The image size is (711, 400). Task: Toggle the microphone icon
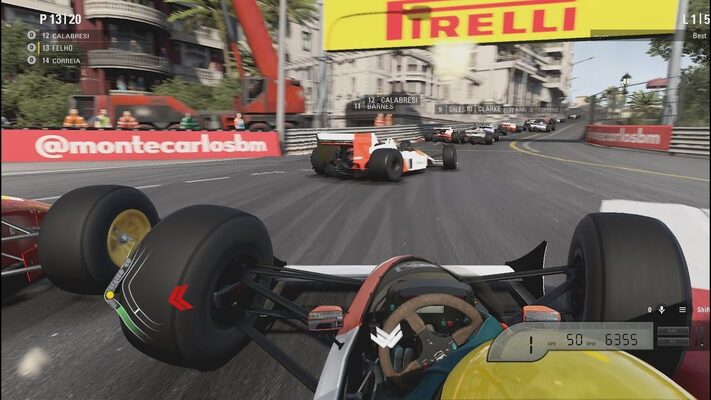662,310
